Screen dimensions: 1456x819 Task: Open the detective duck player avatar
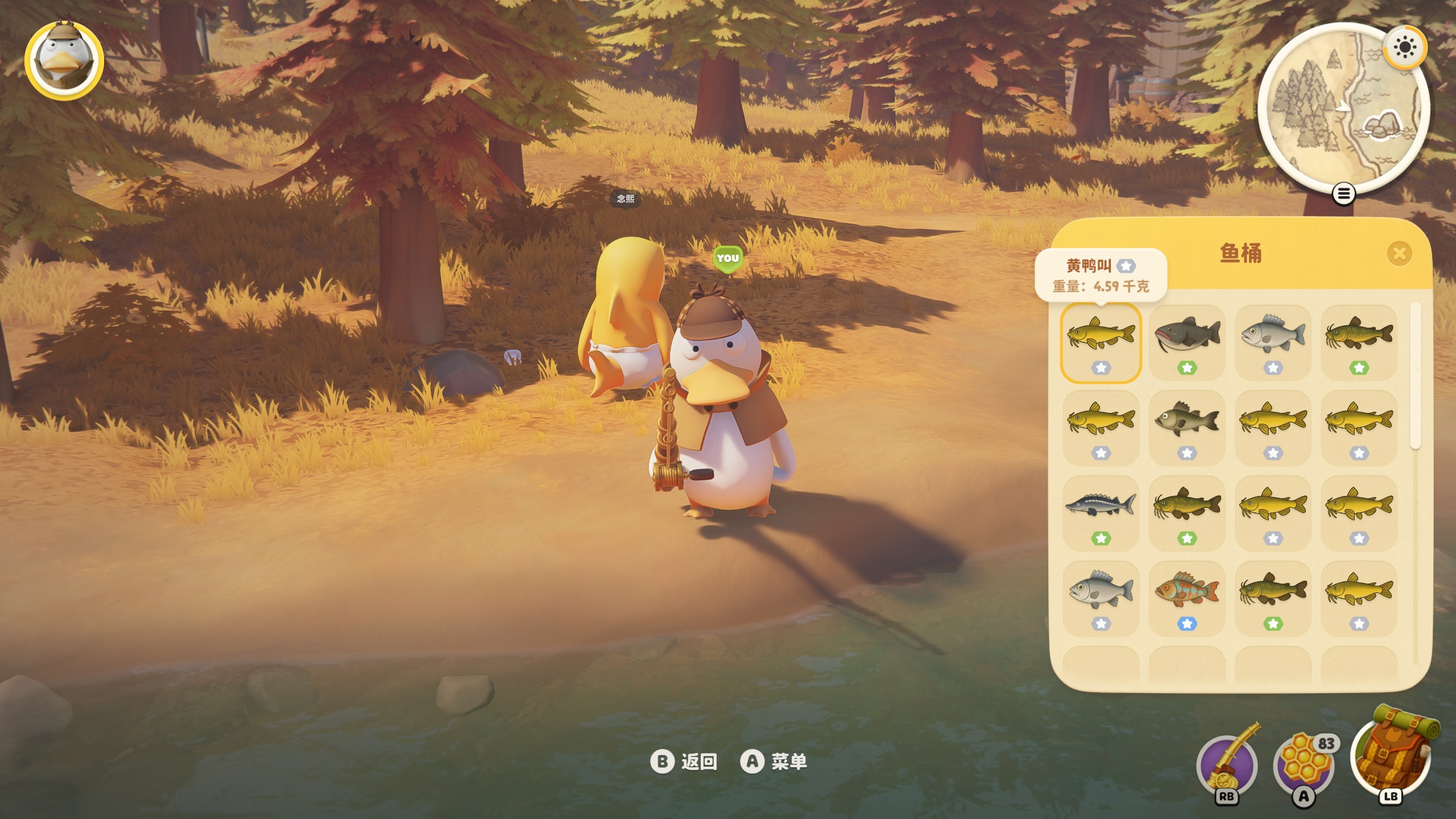tap(64, 60)
